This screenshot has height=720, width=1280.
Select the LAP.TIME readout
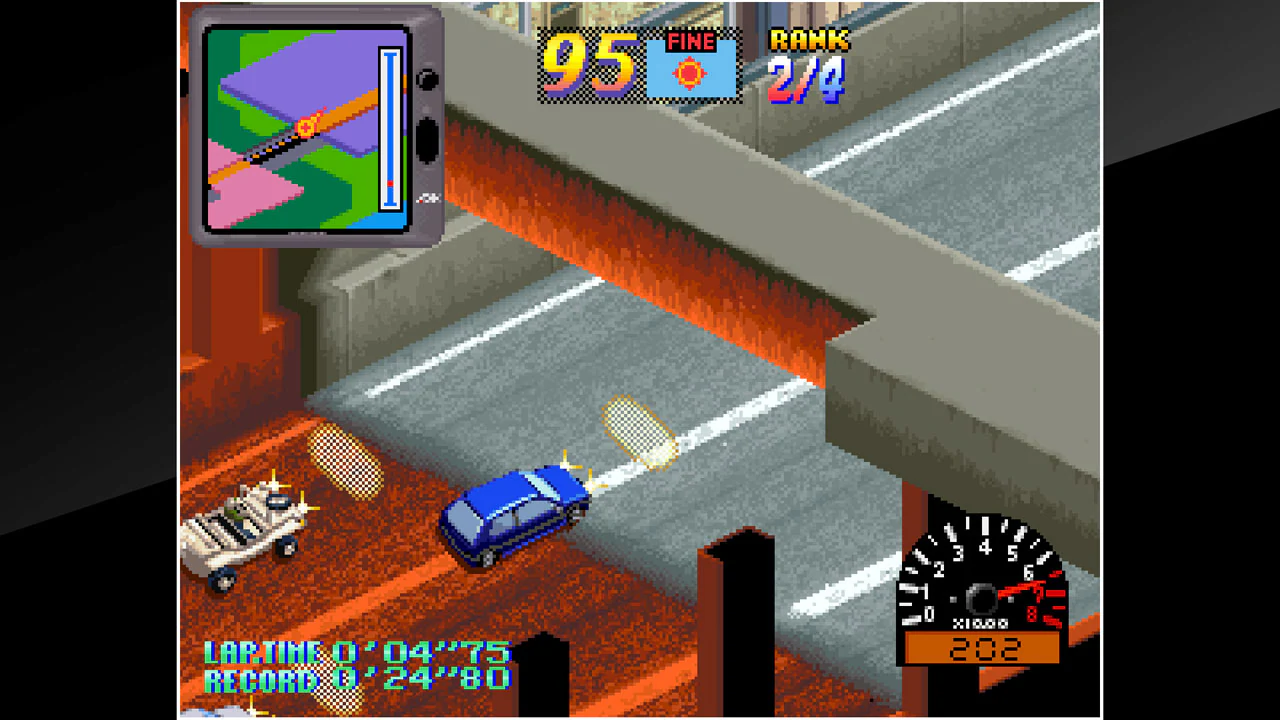355,652
